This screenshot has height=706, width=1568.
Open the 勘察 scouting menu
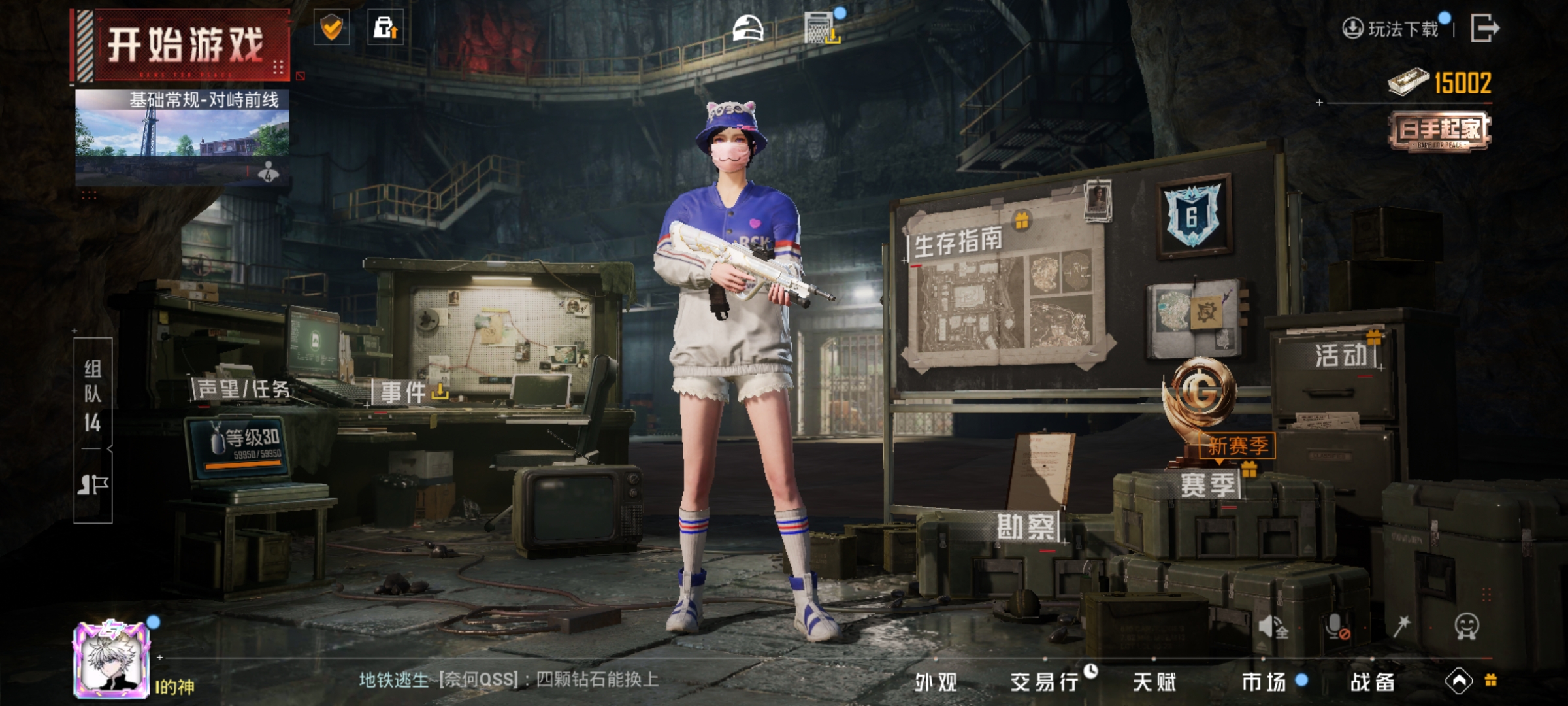click(1026, 527)
